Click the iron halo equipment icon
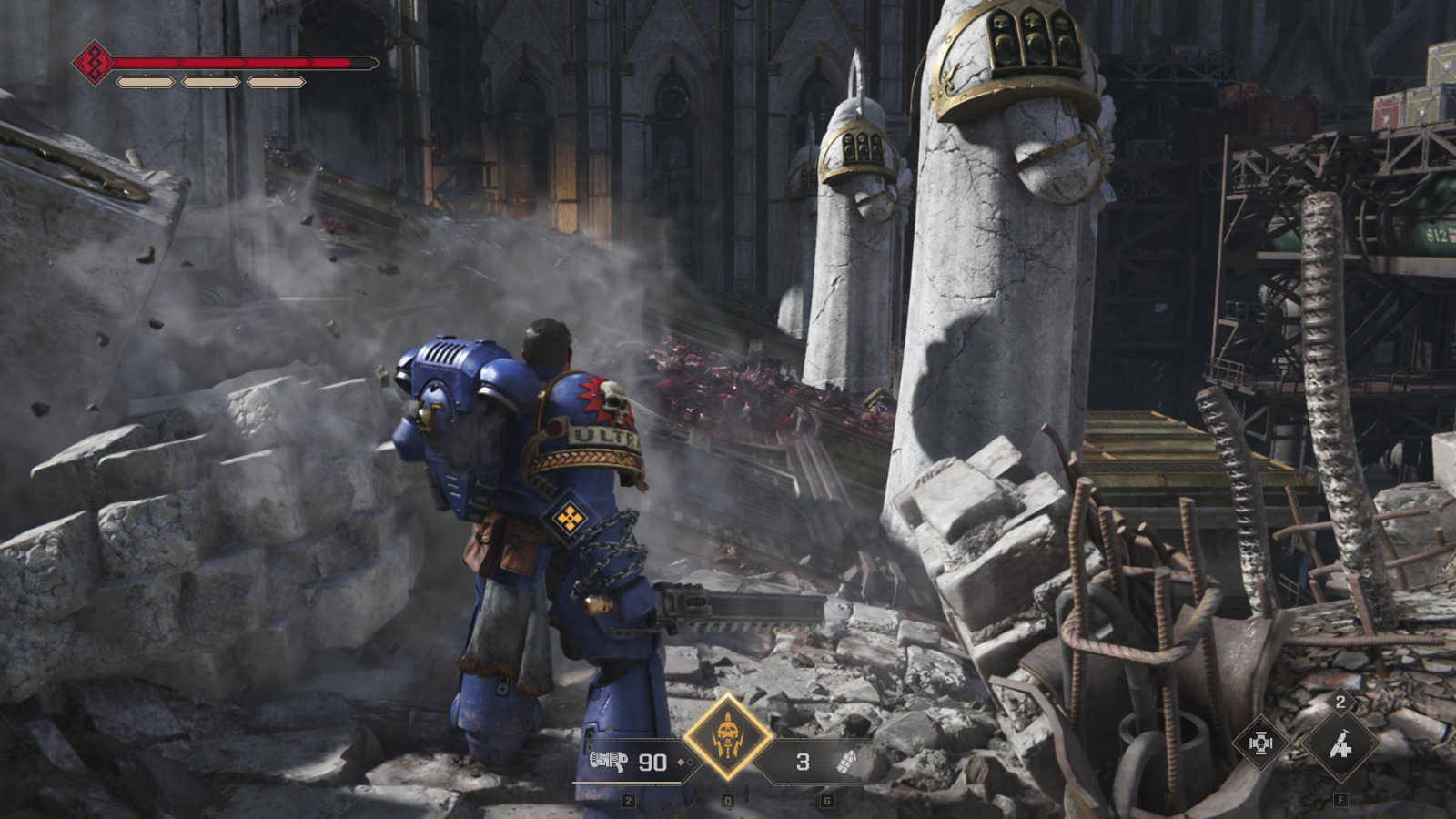Screen dimensions: 1456x819 tap(1261, 743)
